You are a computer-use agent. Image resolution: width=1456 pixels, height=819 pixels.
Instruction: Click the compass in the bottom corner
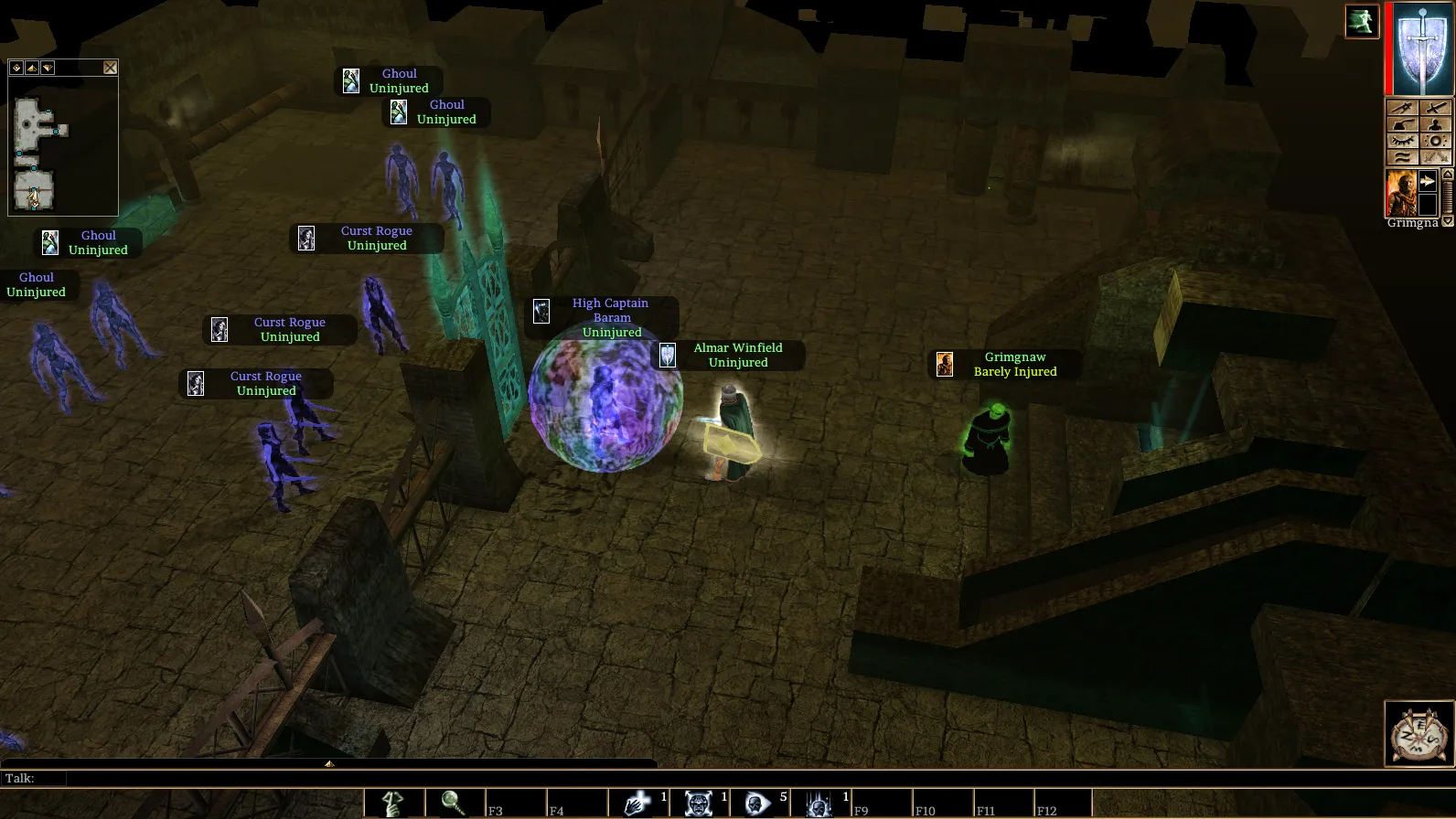coord(1419,734)
